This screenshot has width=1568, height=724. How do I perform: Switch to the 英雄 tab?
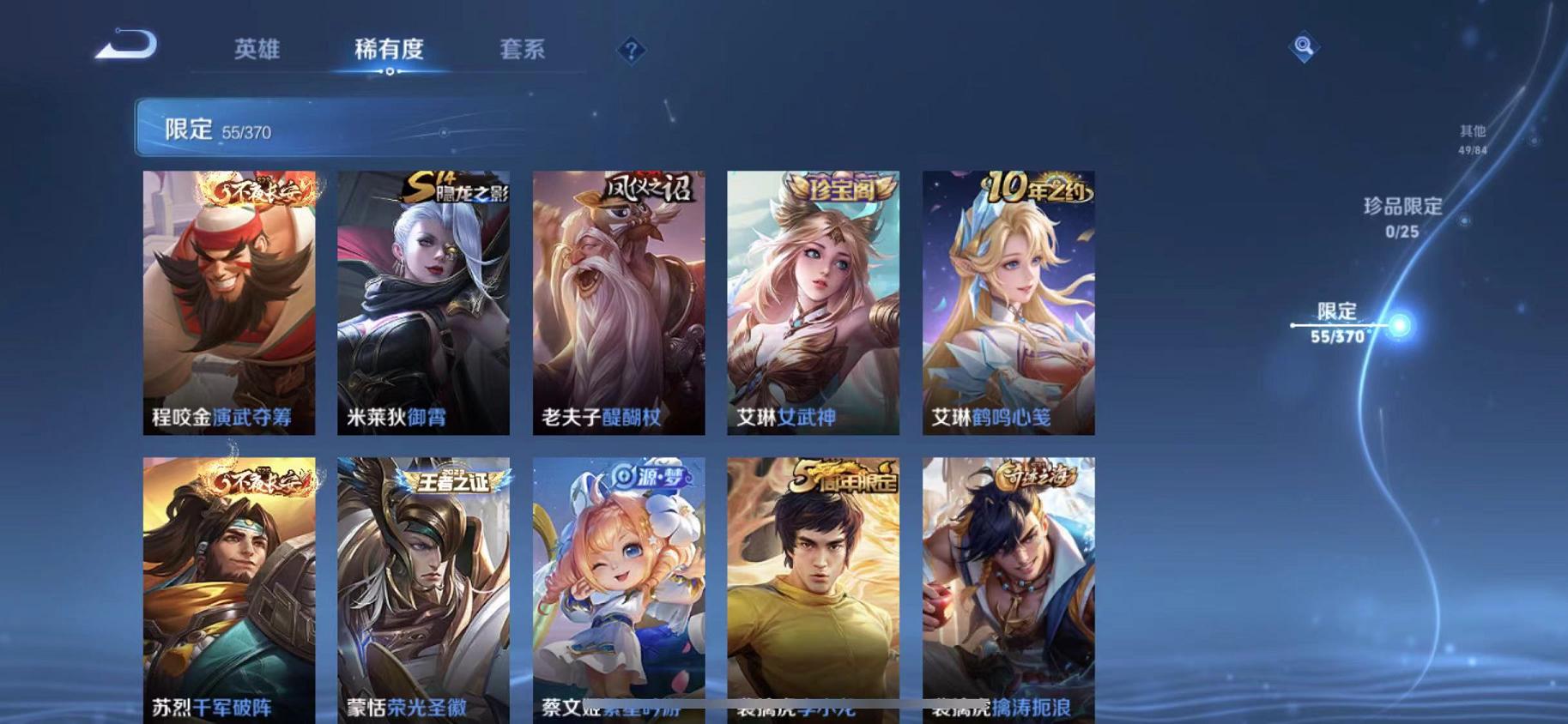pos(257,50)
